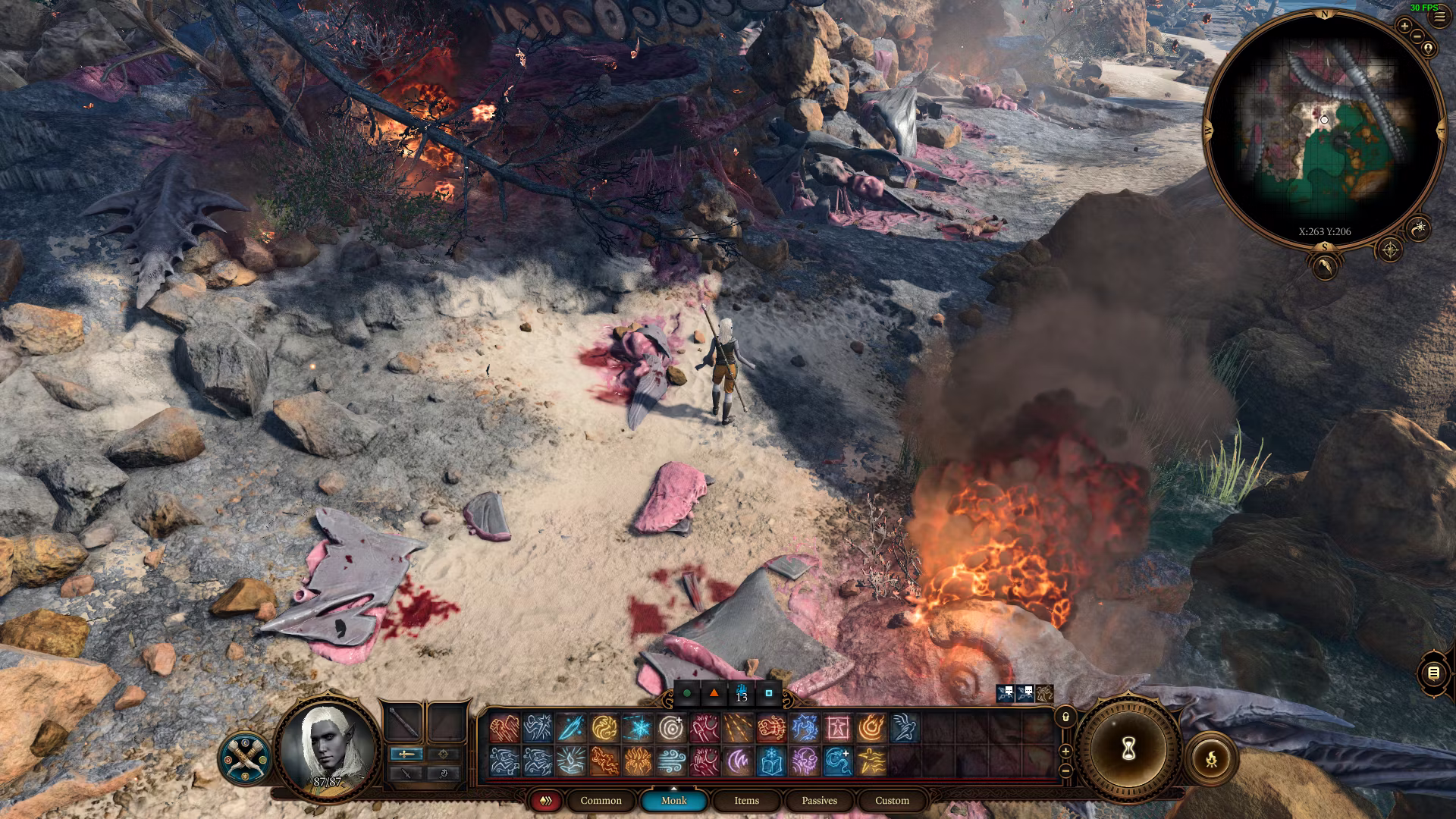Show the Passives hotbar tab
This screenshot has width=1456, height=819.
(x=819, y=800)
